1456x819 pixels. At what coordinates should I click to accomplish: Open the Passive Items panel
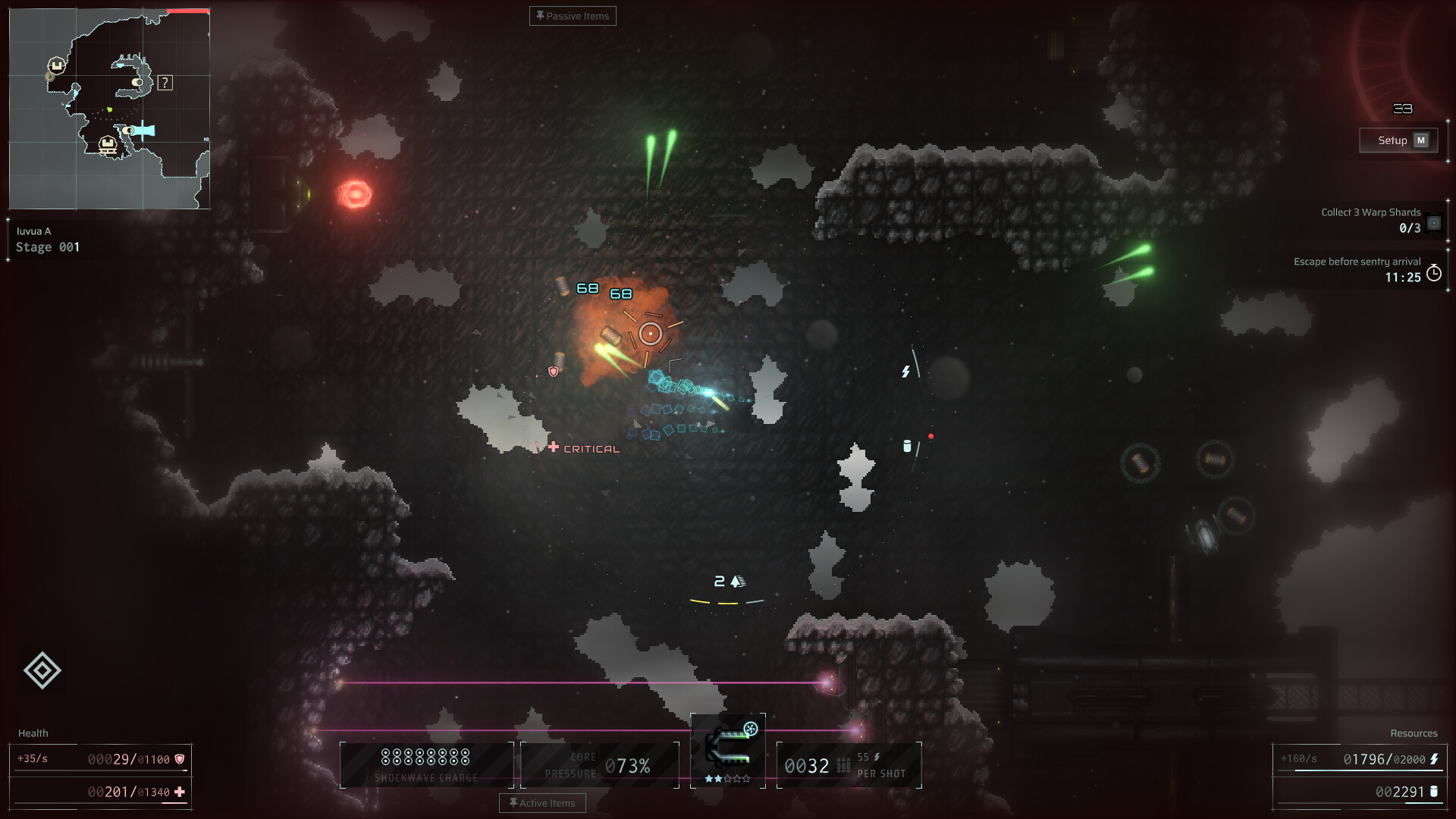[x=573, y=15]
